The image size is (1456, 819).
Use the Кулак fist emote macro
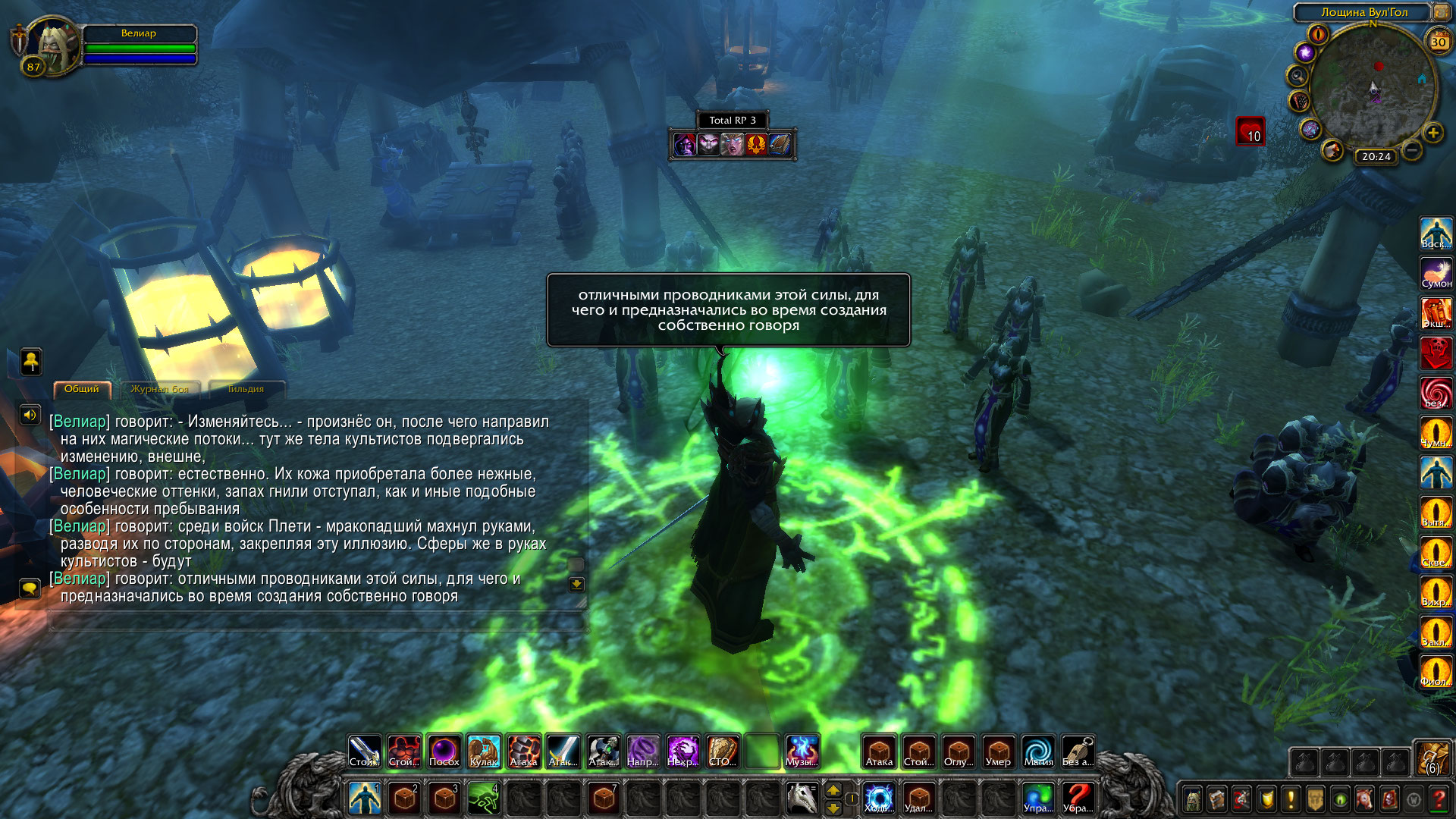tap(484, 752)
